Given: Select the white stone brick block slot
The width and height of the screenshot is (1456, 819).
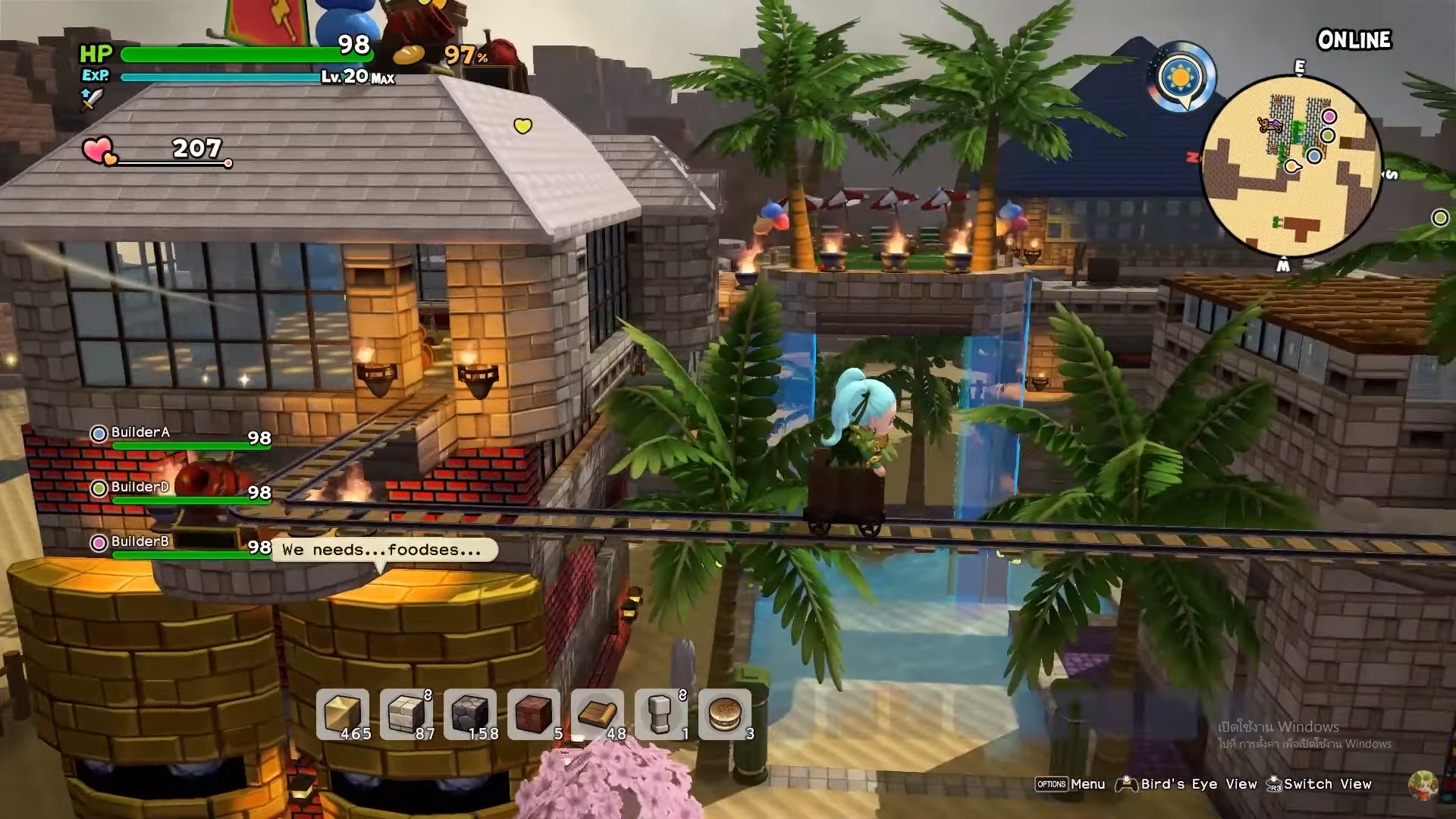Looking at the screenshot, I should tap(406, 714).
